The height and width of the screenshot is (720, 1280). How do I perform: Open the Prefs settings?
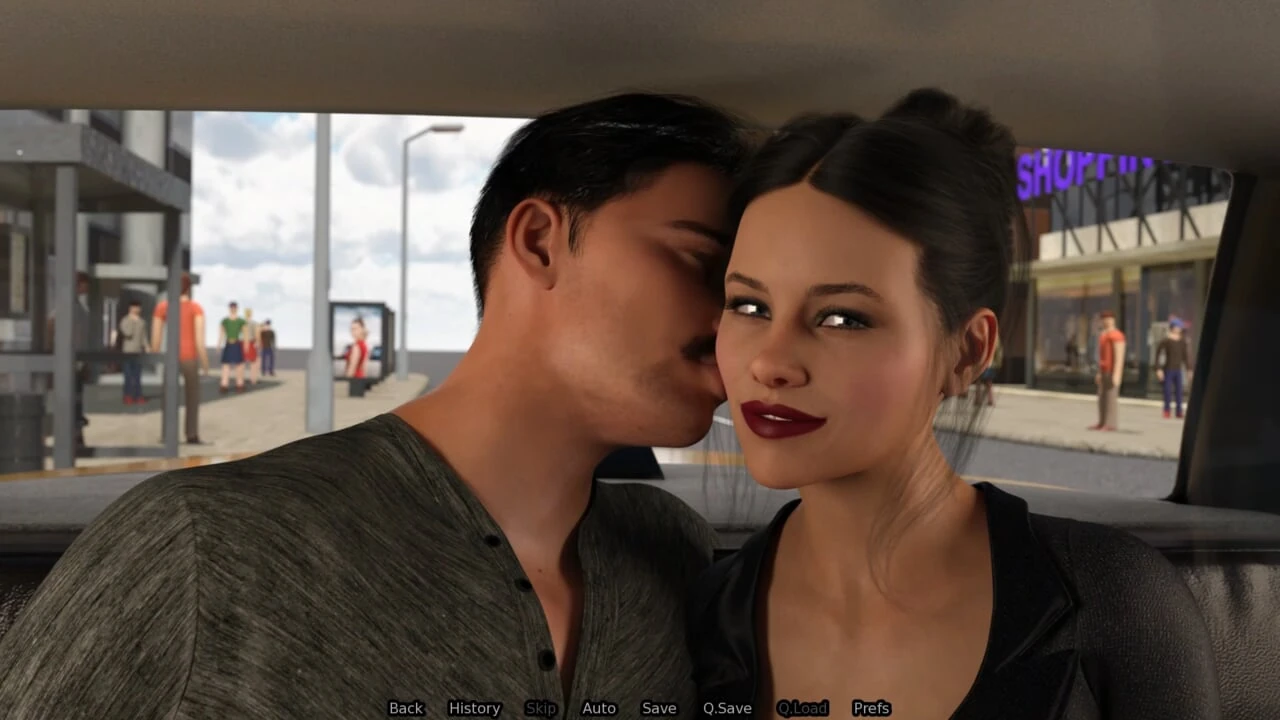click(x=871, y=708)
